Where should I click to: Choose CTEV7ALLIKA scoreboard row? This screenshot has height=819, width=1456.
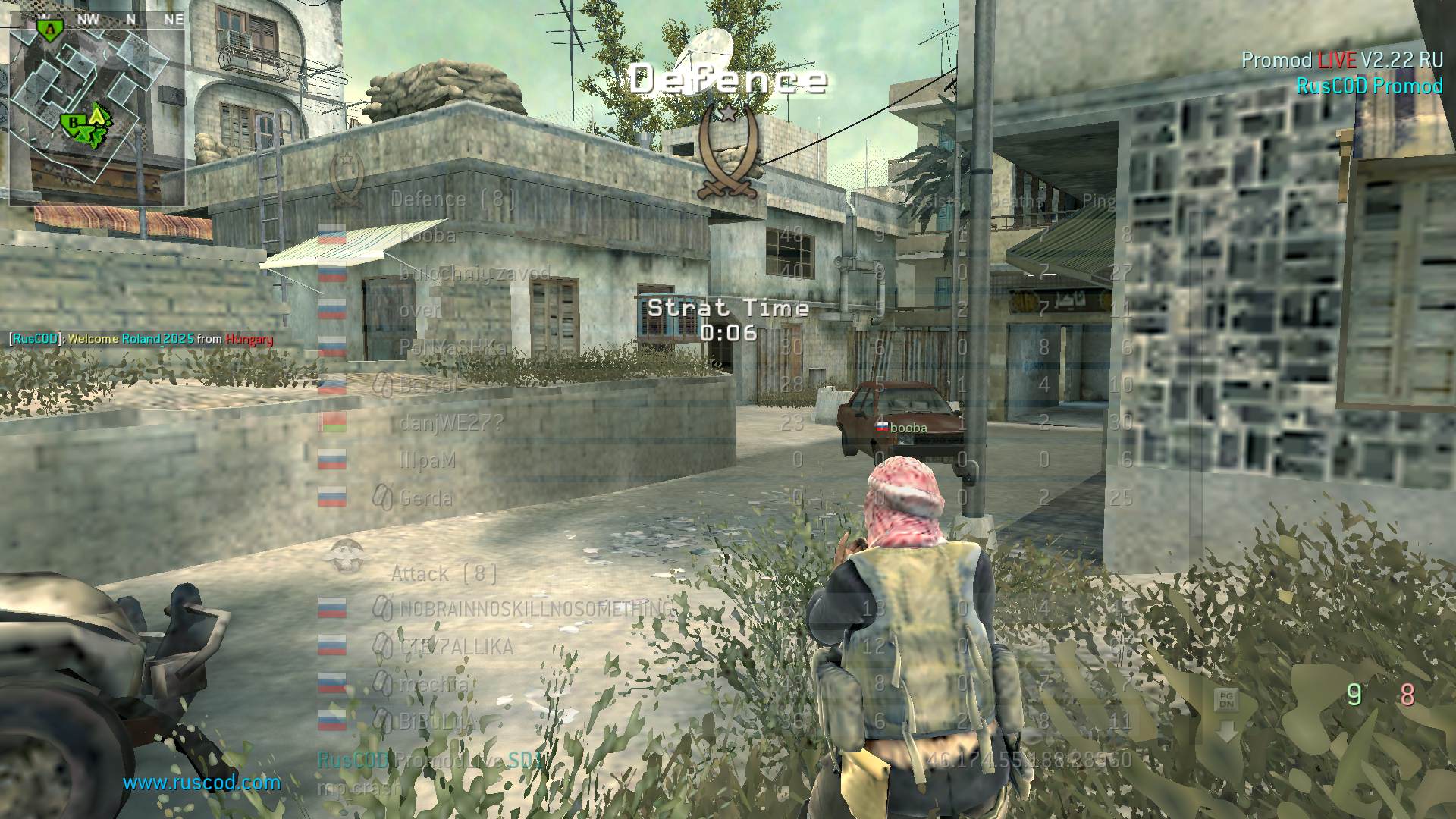(457, 647)
